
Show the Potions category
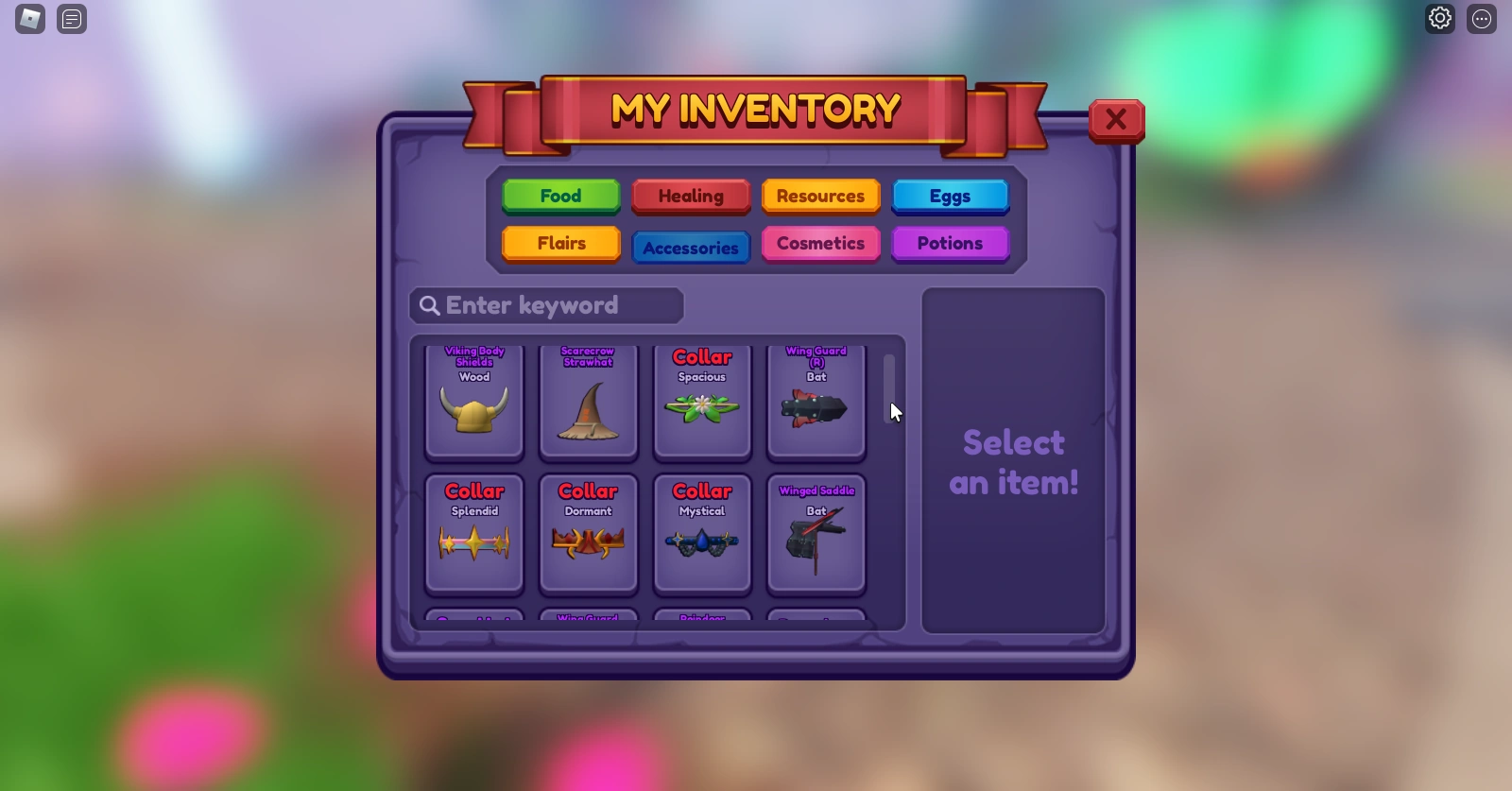tap(950, 244)
